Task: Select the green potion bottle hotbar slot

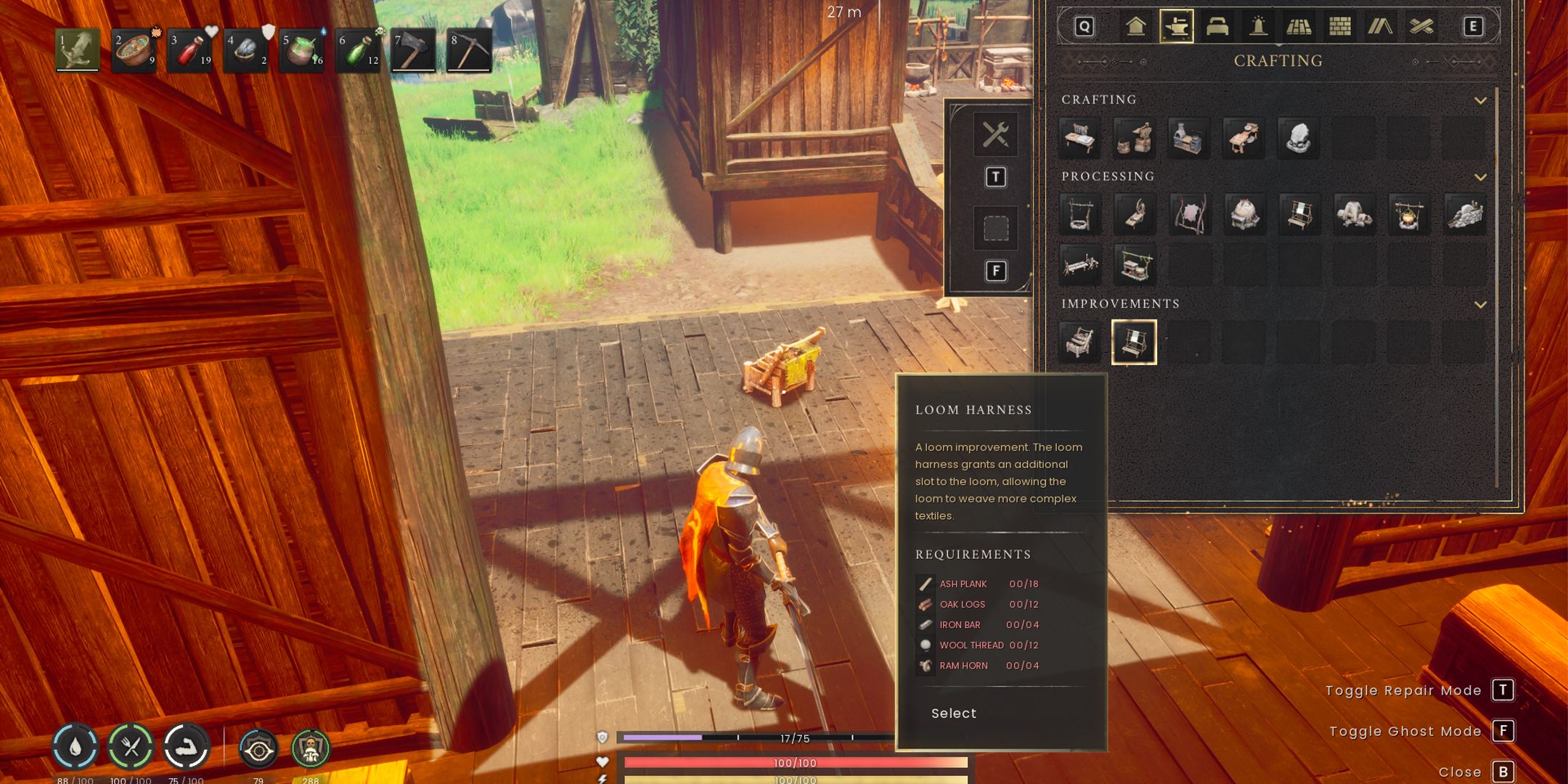Action: click(x=359, y=51)
